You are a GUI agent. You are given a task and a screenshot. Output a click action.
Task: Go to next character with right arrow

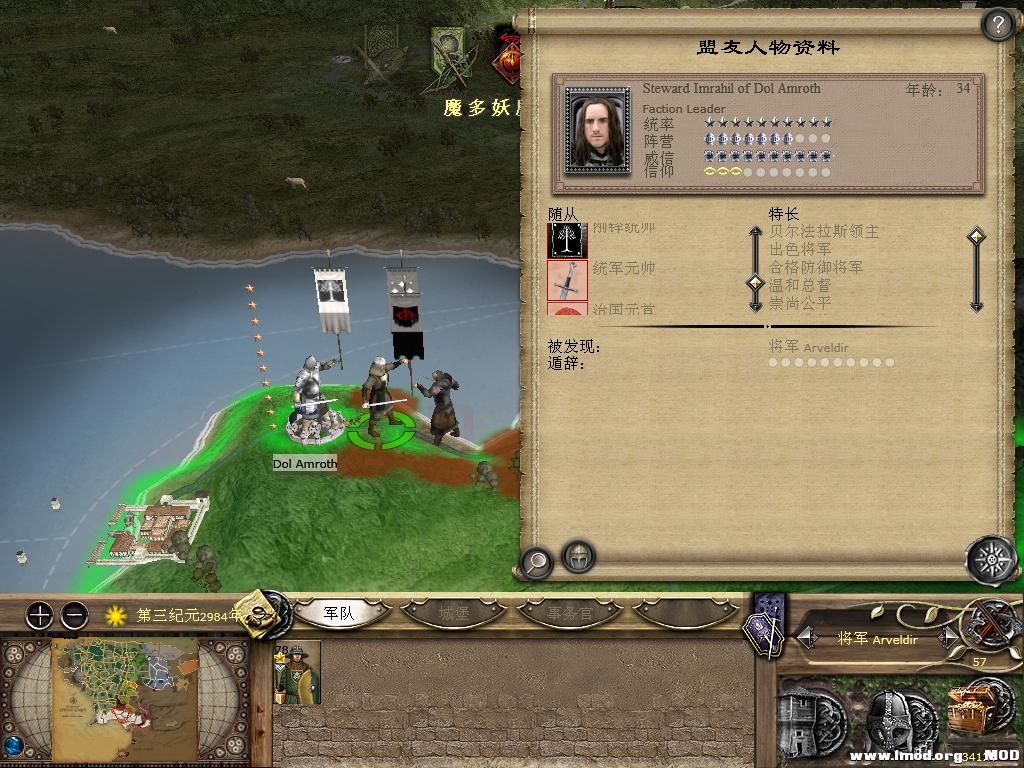pos(944,637)
